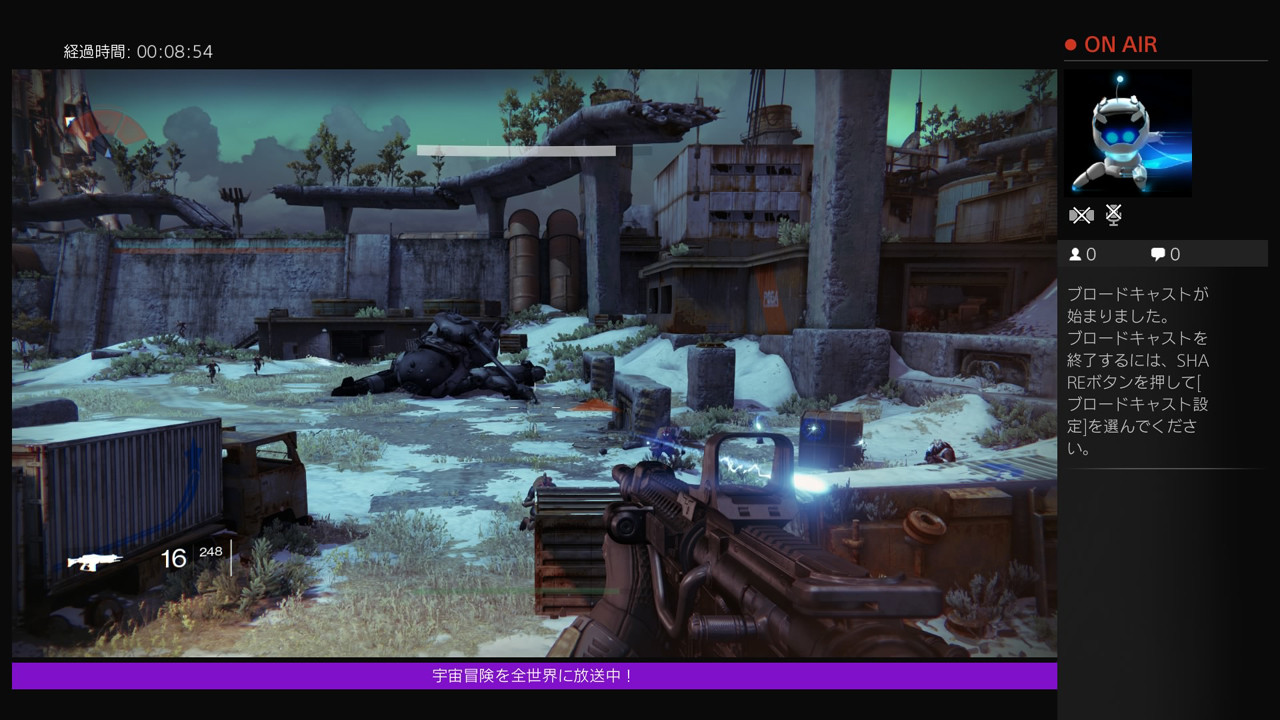Toggle the crossed-out camera icon
This screenshot has height=720, width=1280.
(x=1081, y=215)
